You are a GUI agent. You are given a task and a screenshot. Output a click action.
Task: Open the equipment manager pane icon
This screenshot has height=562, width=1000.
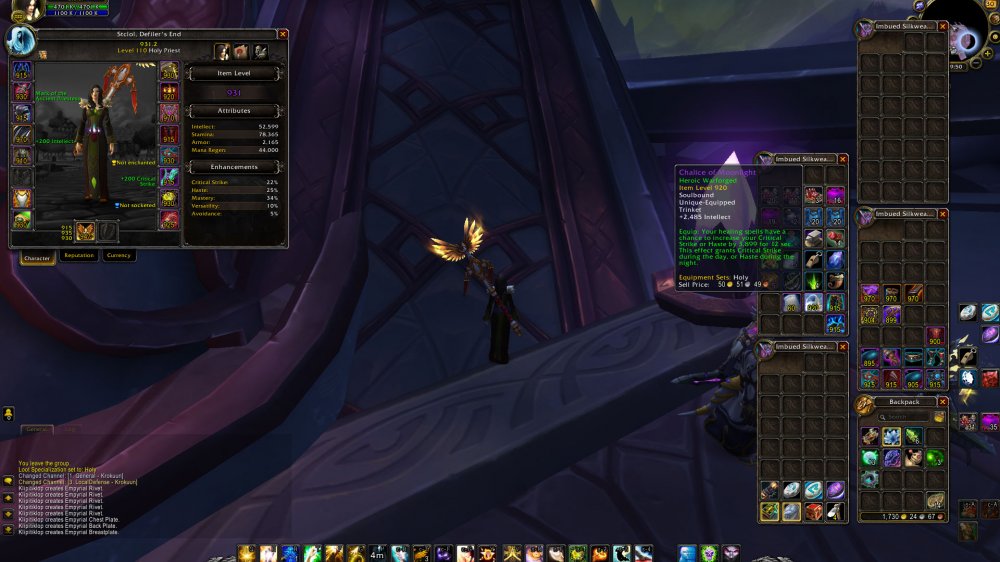pos(259,51)
